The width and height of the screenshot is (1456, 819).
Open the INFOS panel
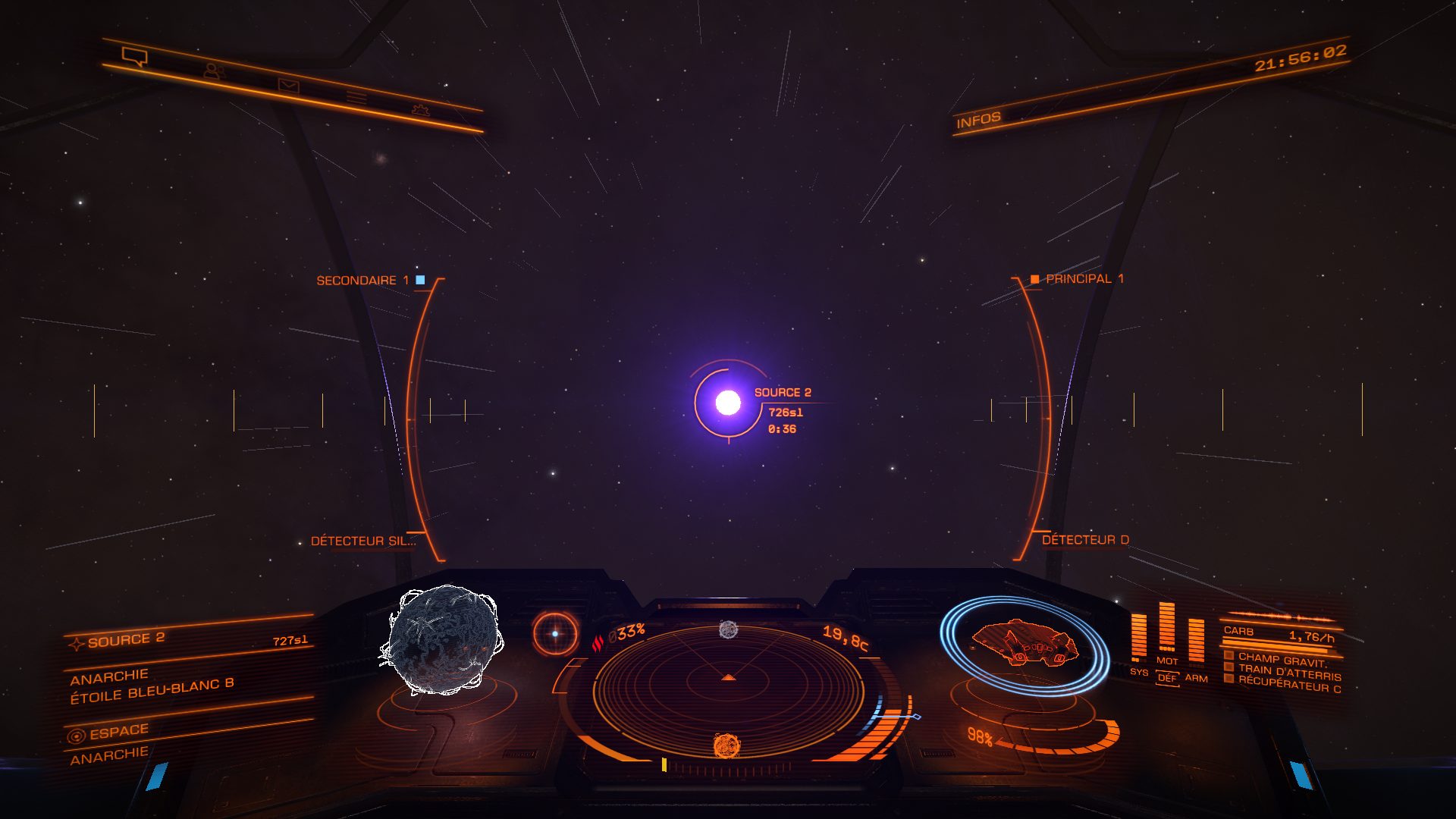point(978,120)
